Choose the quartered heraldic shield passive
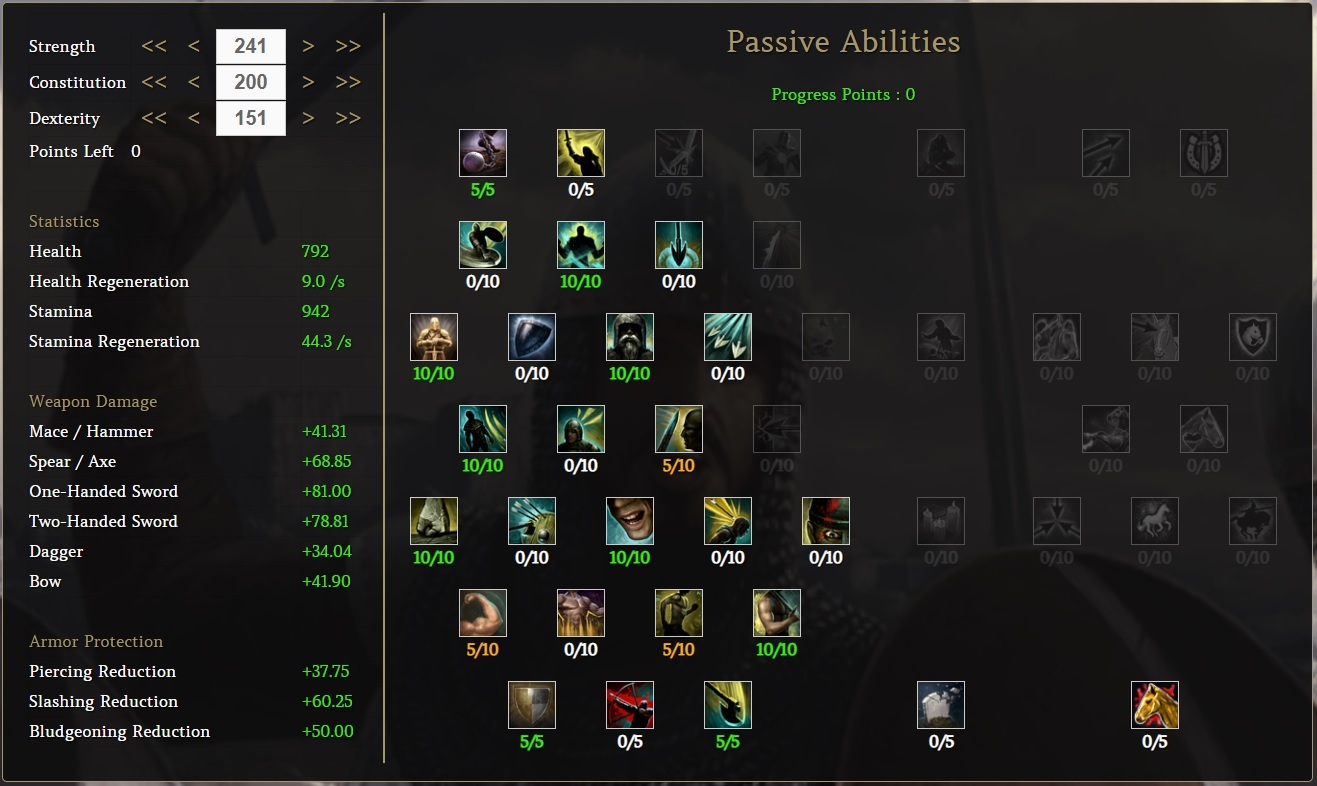This screenshot has height=786, width=1317. point(532,705)
